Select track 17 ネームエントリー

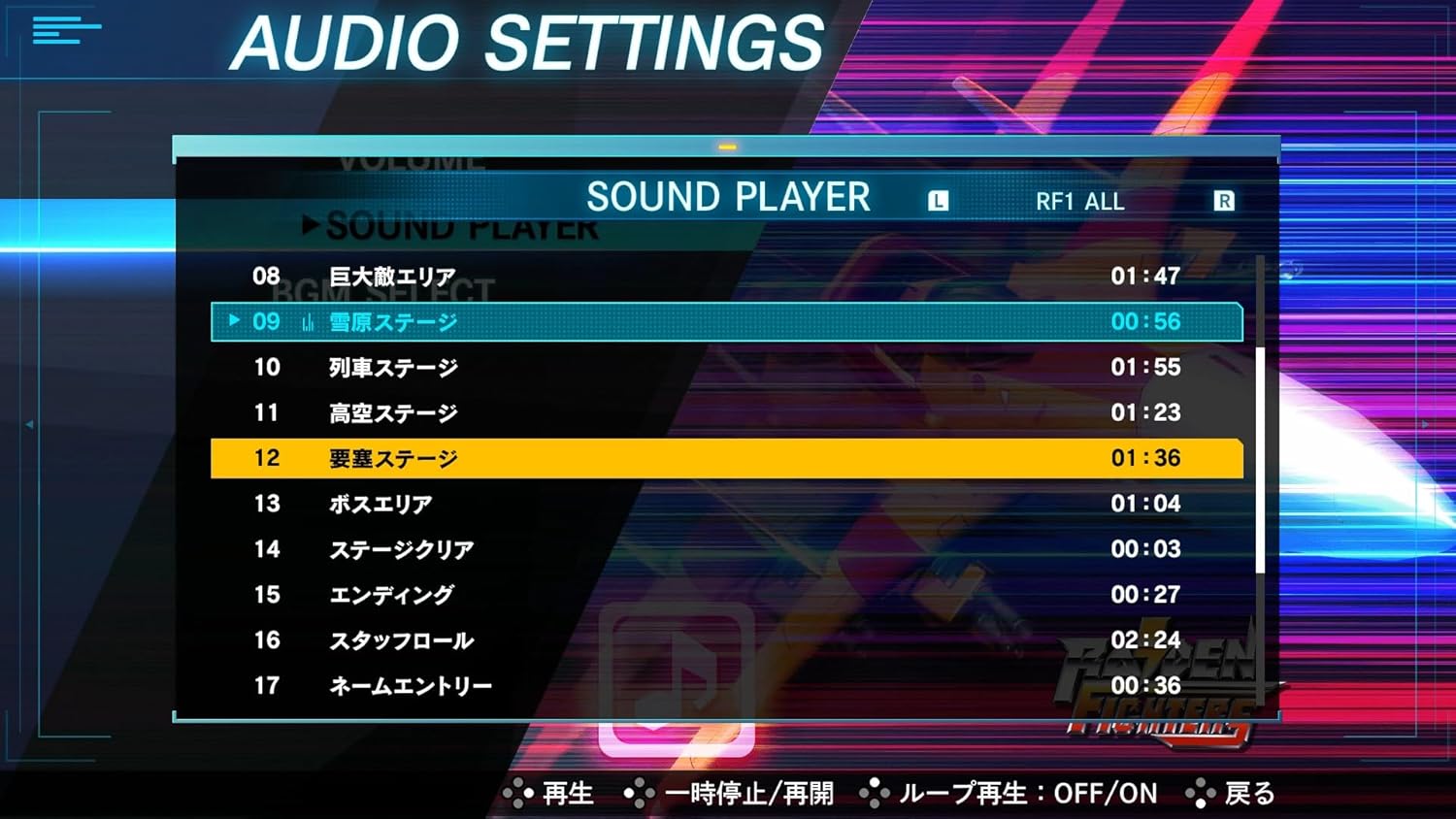pos(408,686)
